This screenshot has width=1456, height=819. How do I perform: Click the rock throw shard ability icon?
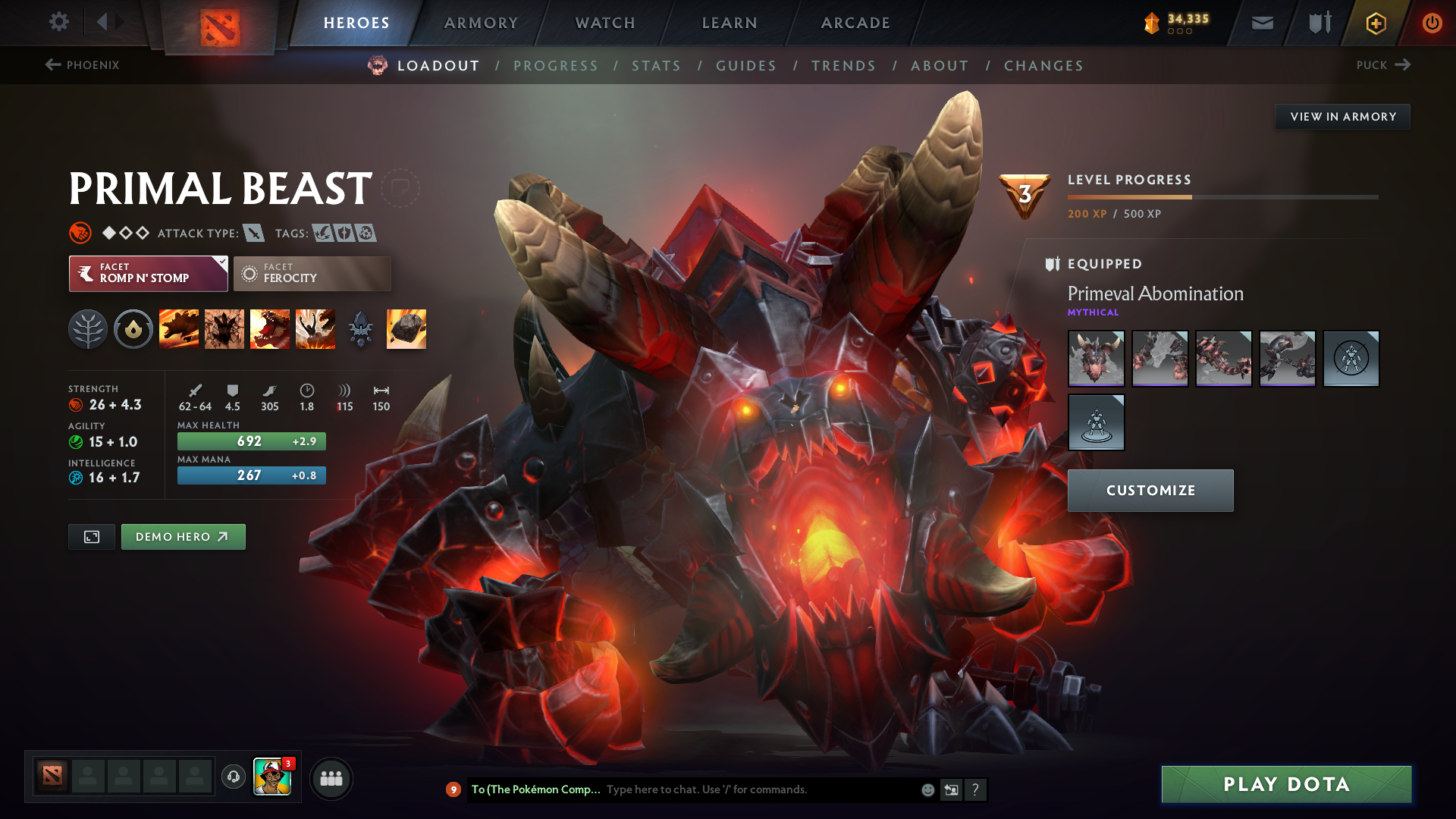tap(406, 328)
